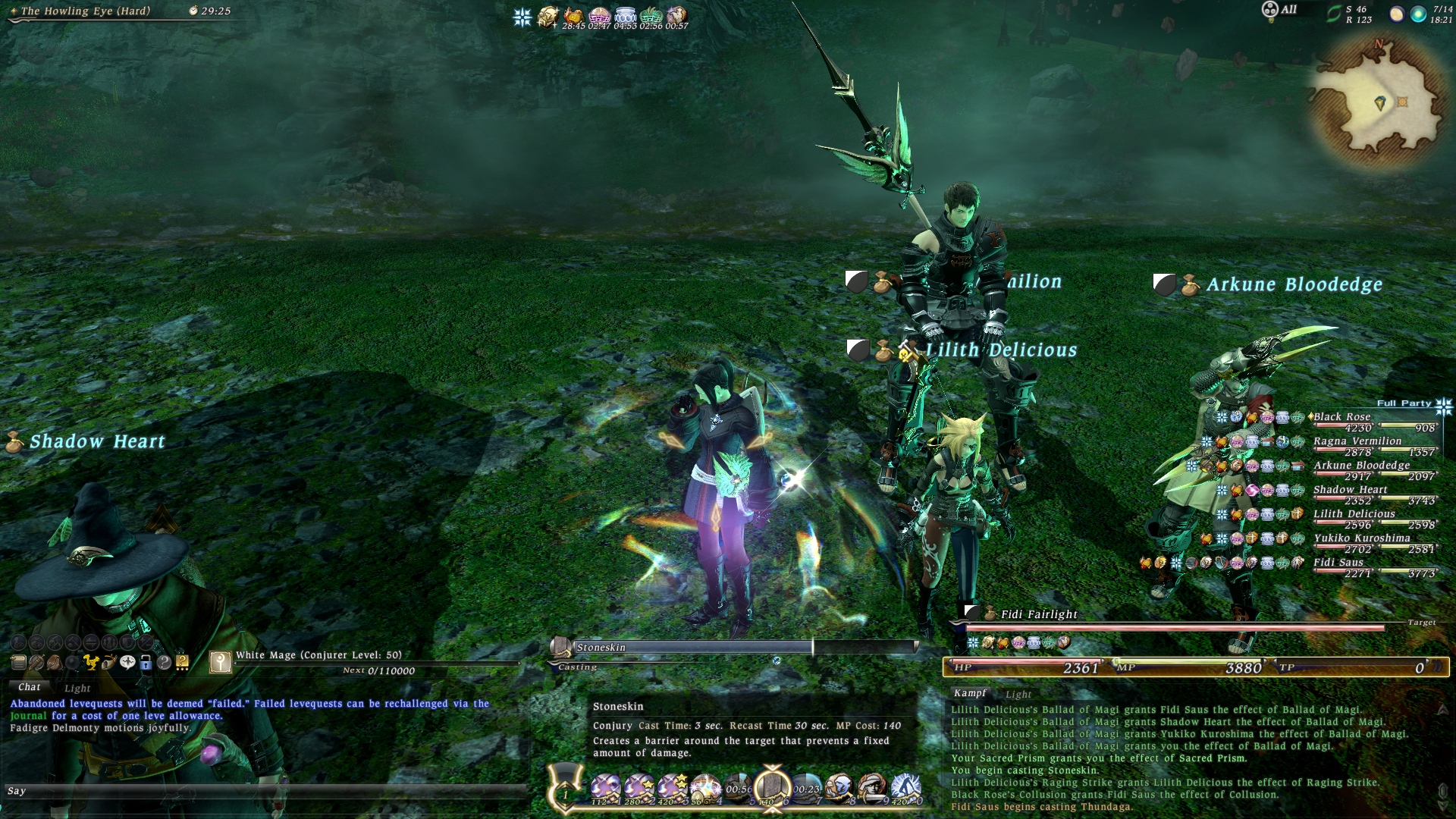Activate the blue figure ability in slot 0
Viewport: 1456px width, 819px height.
905,789
